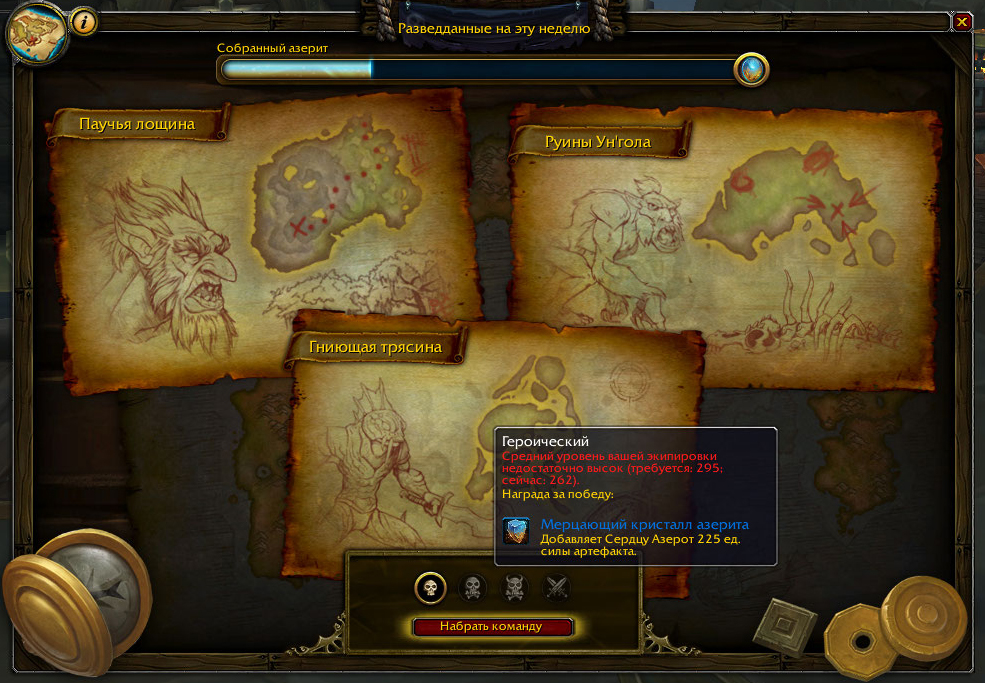Image resolution: width=985 pixels, height=683 pixels.
Task: Click the azerite weekly reward orb
Action: coord(751,69)
